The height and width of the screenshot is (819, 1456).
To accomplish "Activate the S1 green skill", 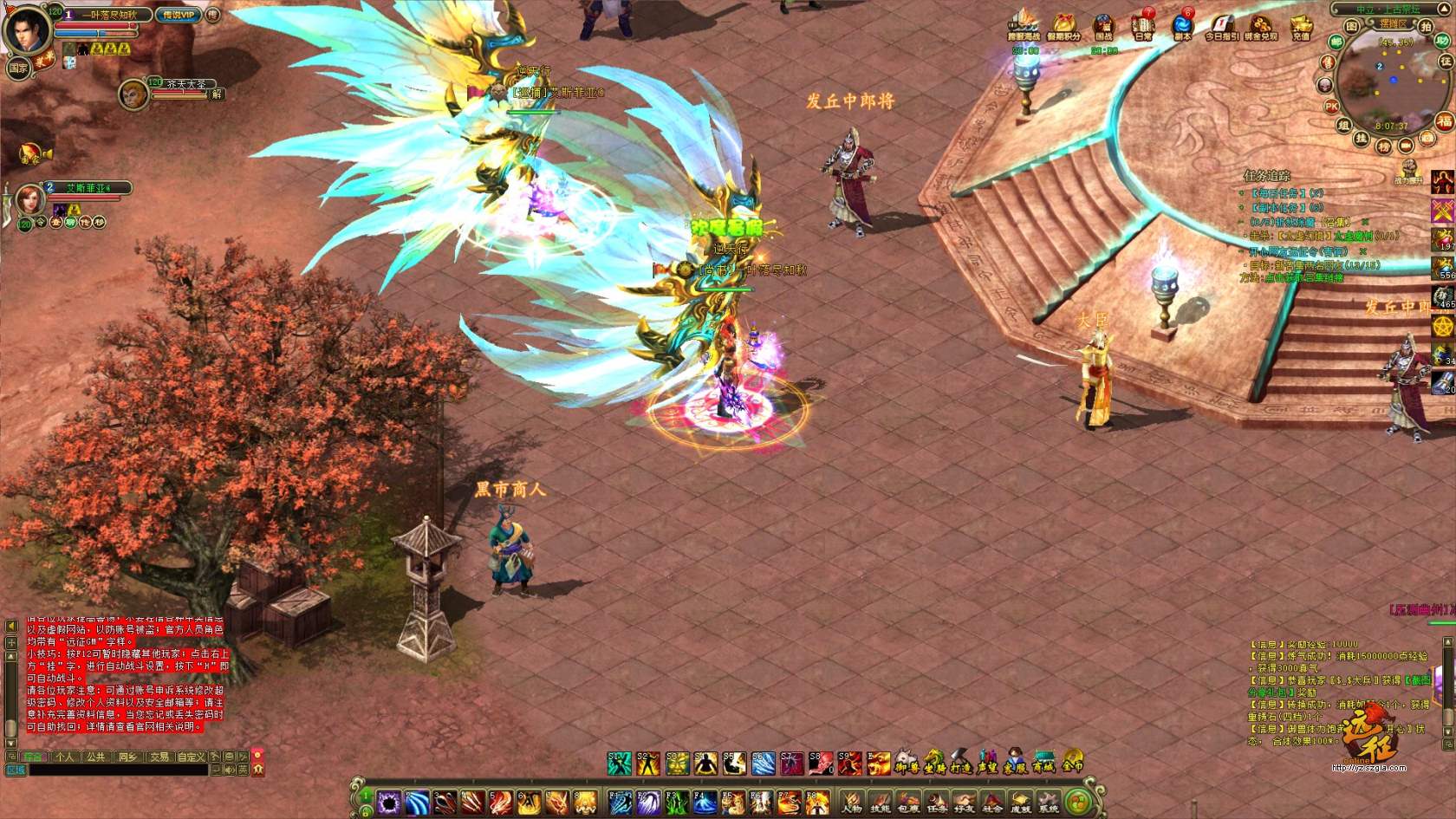I will point(619,763).
